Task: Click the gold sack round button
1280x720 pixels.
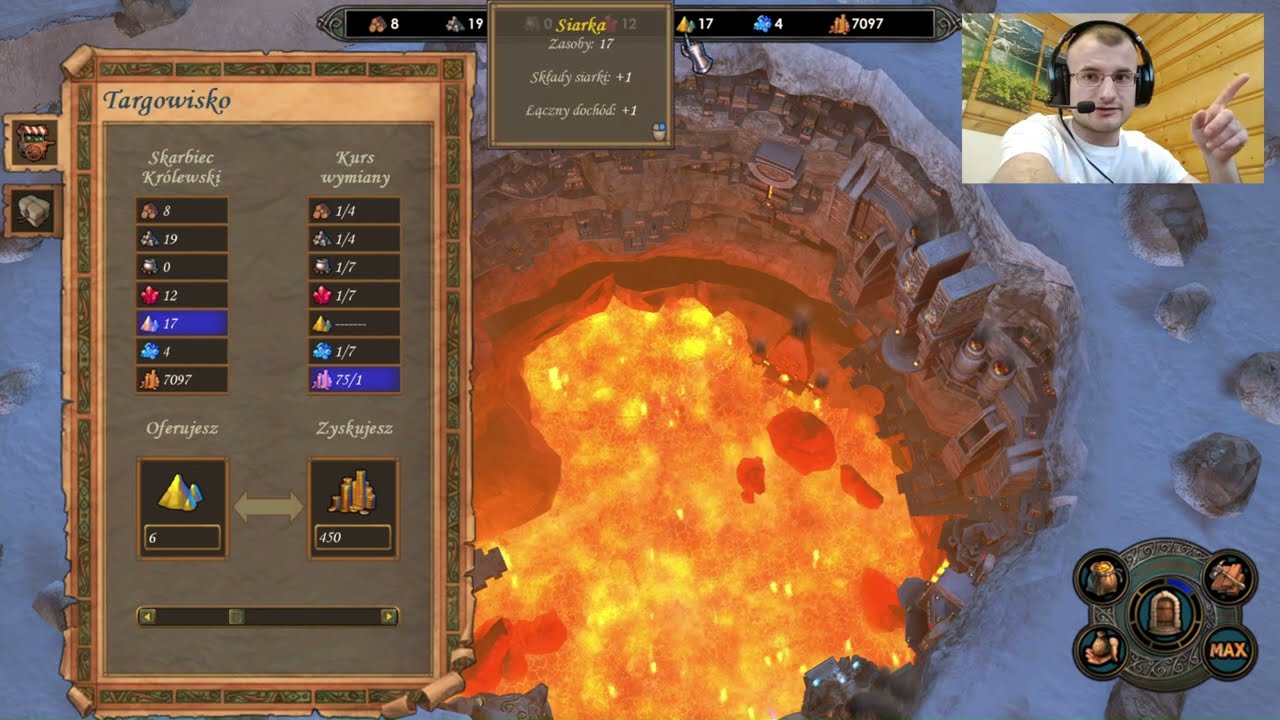Action: pyautogui.click(x=1101, y=580)
